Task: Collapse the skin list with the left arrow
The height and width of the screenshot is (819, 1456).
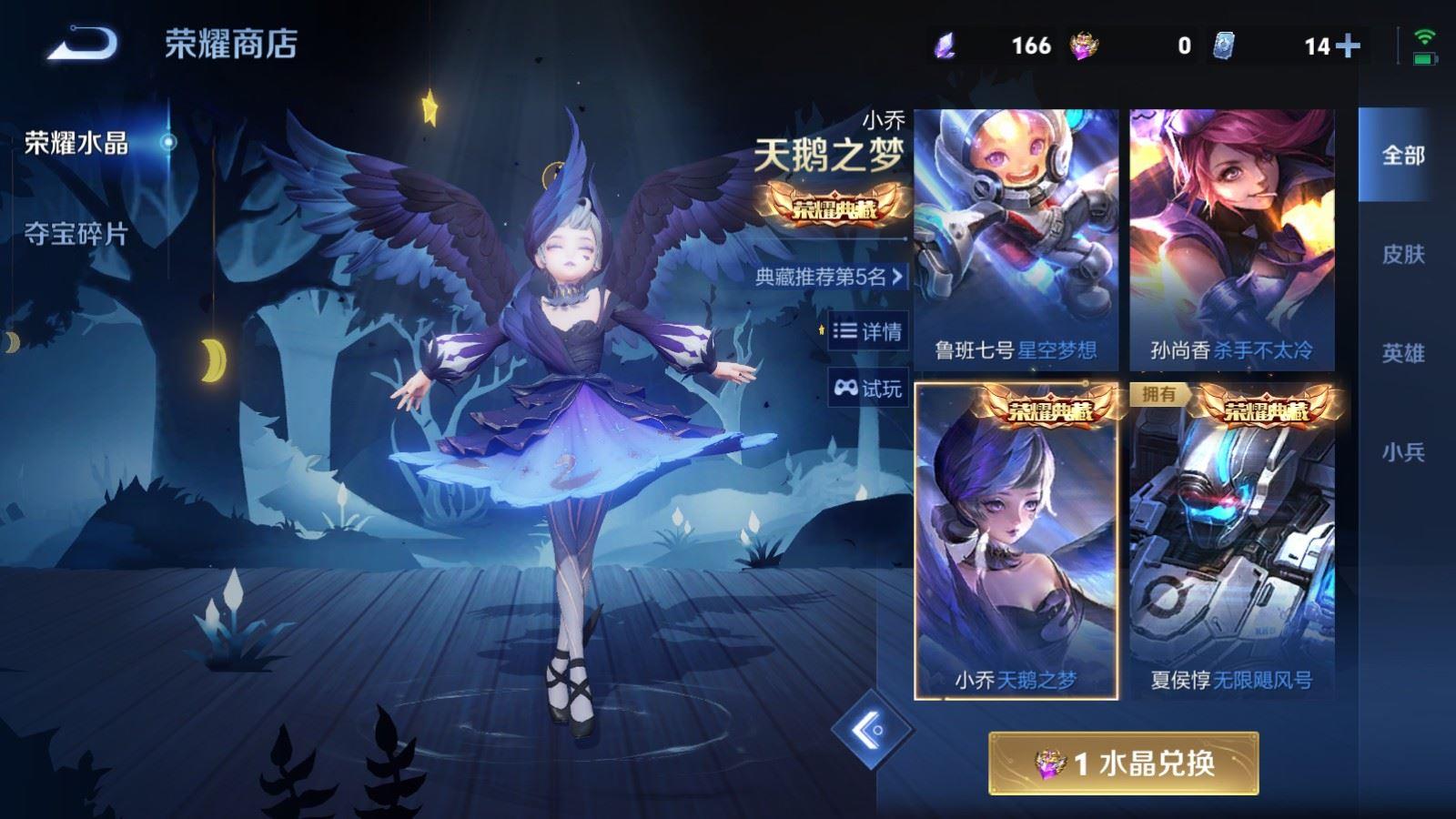Action: pos(875,730)
